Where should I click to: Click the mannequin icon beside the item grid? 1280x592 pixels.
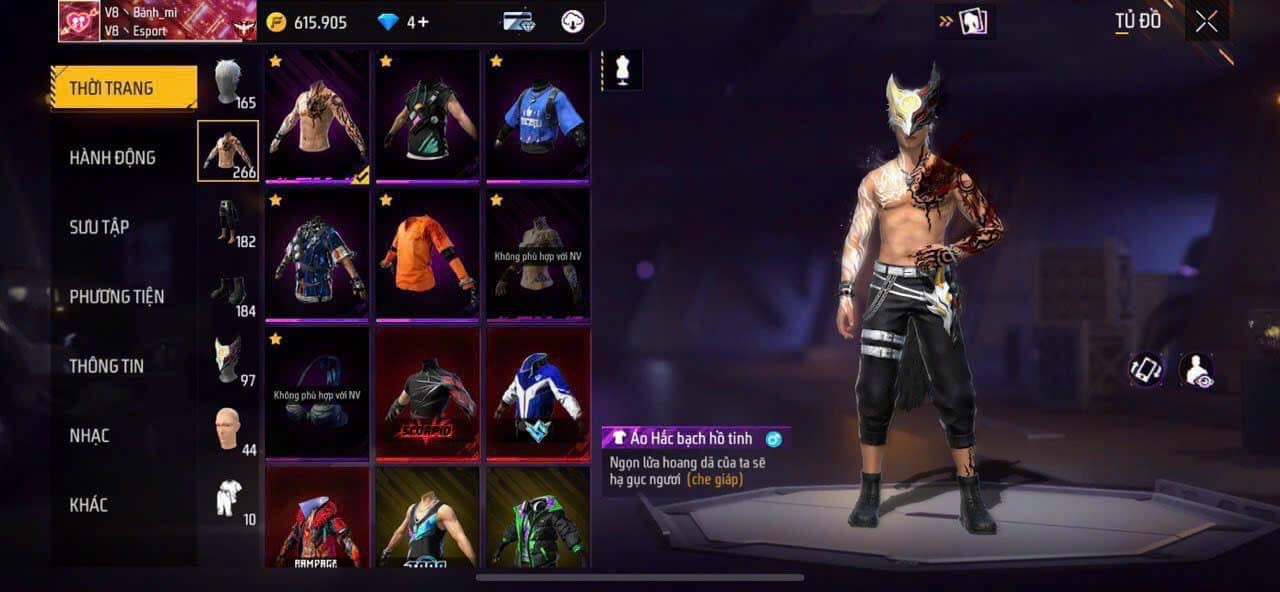(x=622, y=71)
